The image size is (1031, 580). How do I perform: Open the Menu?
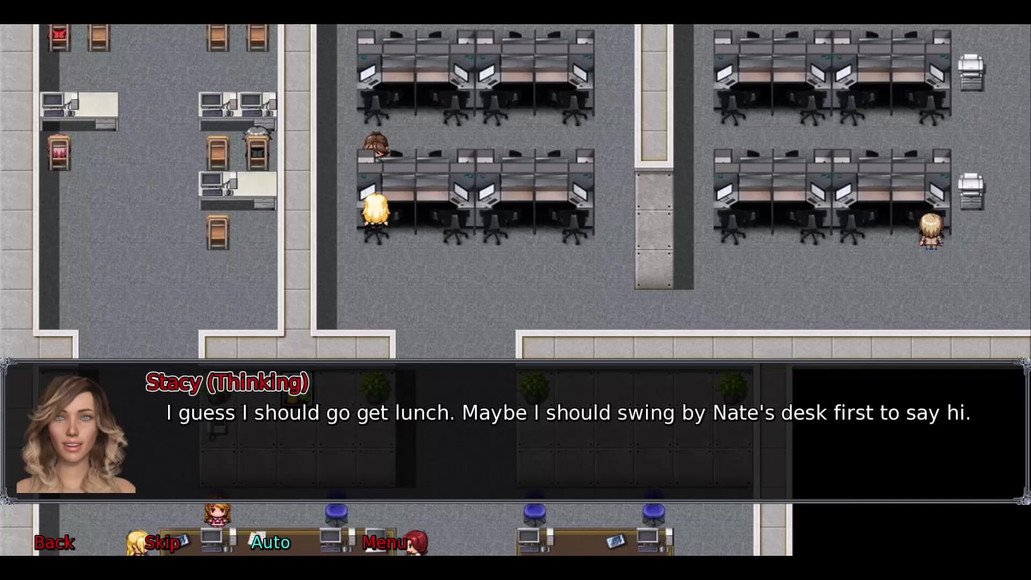pos(384,542)
